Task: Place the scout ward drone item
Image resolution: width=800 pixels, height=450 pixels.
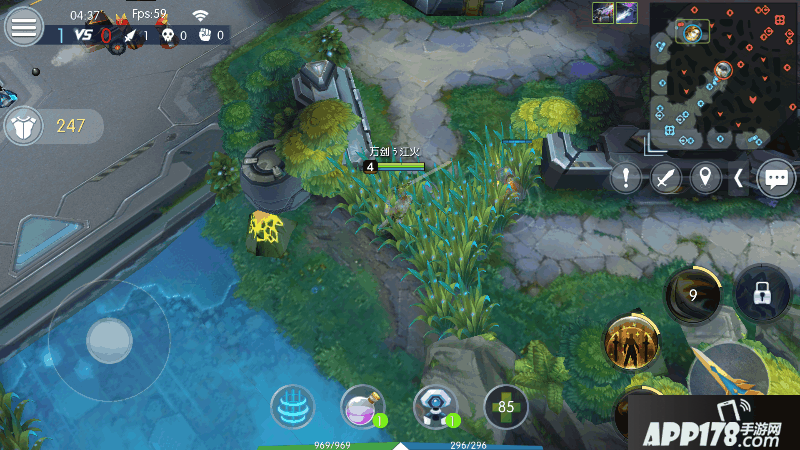Action: 436,407
